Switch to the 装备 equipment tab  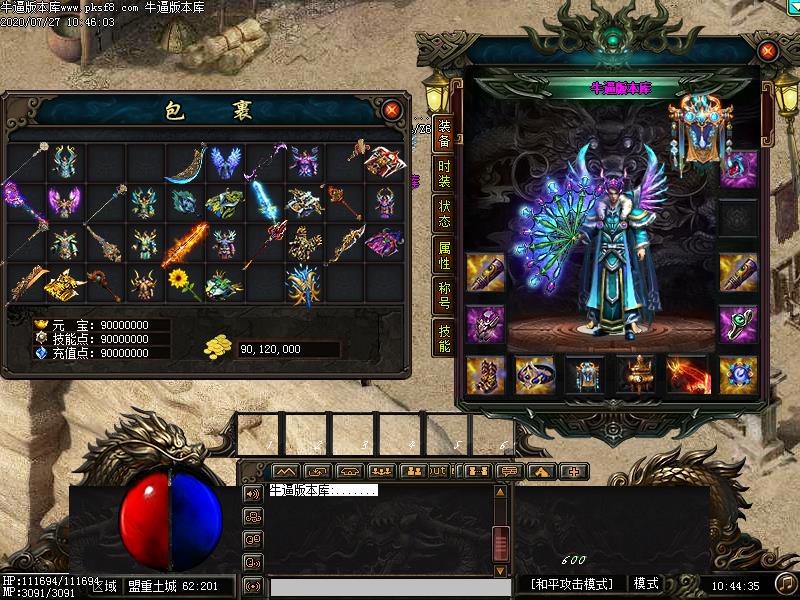click(444, 134)
